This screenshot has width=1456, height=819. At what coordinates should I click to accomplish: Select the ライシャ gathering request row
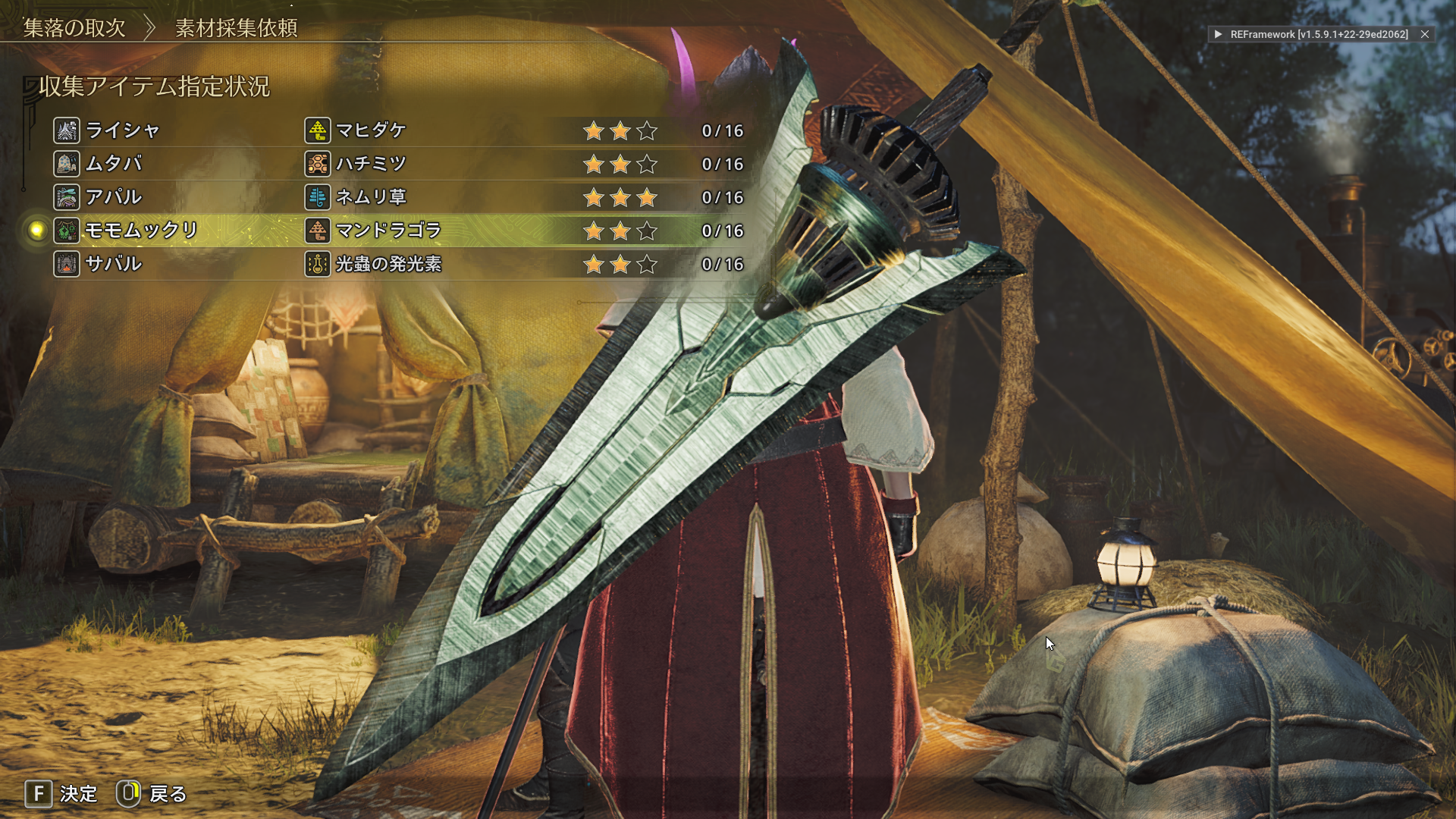123,130
